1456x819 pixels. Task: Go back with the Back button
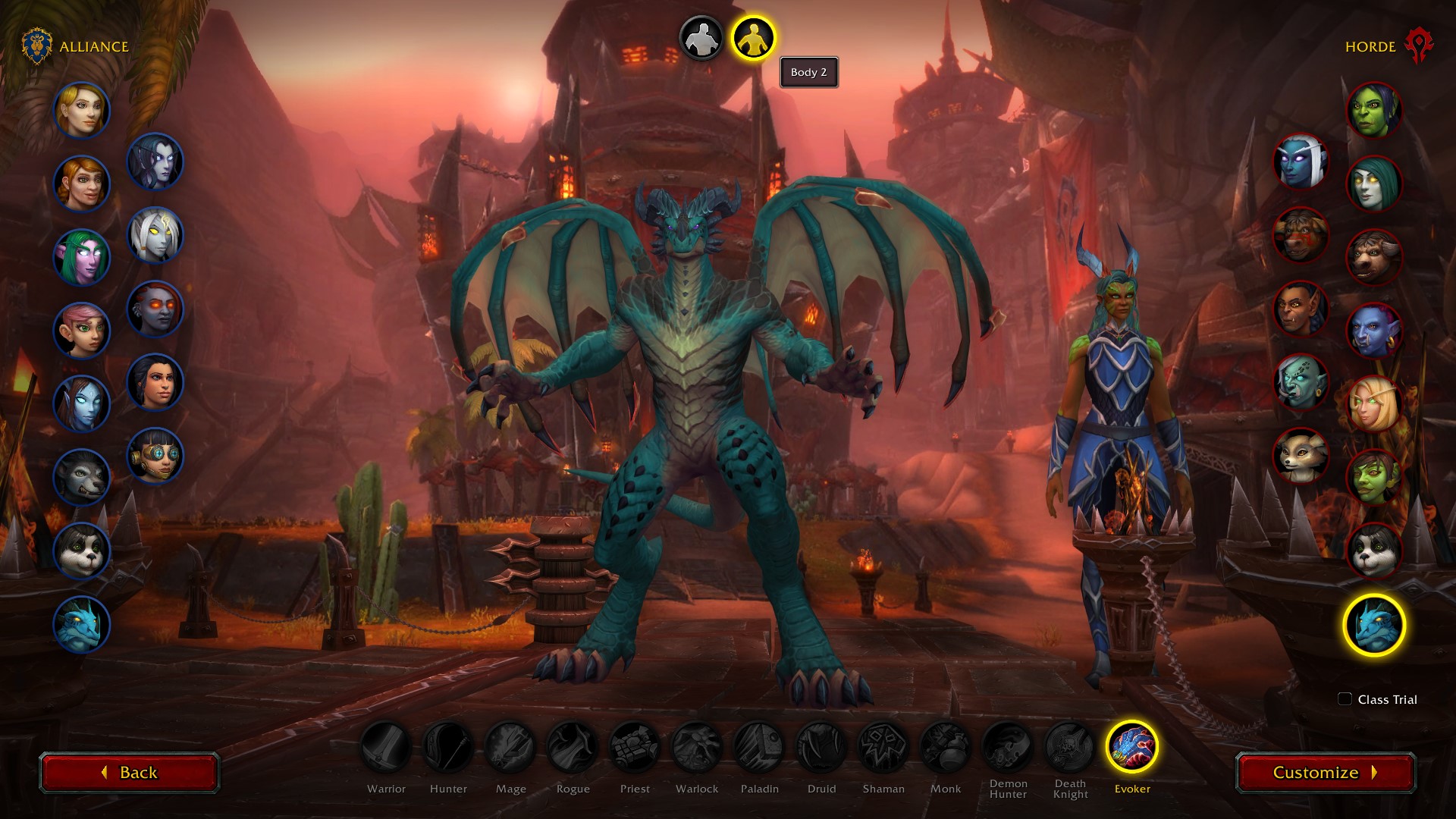pyautogui.click(x=129, y=772)
